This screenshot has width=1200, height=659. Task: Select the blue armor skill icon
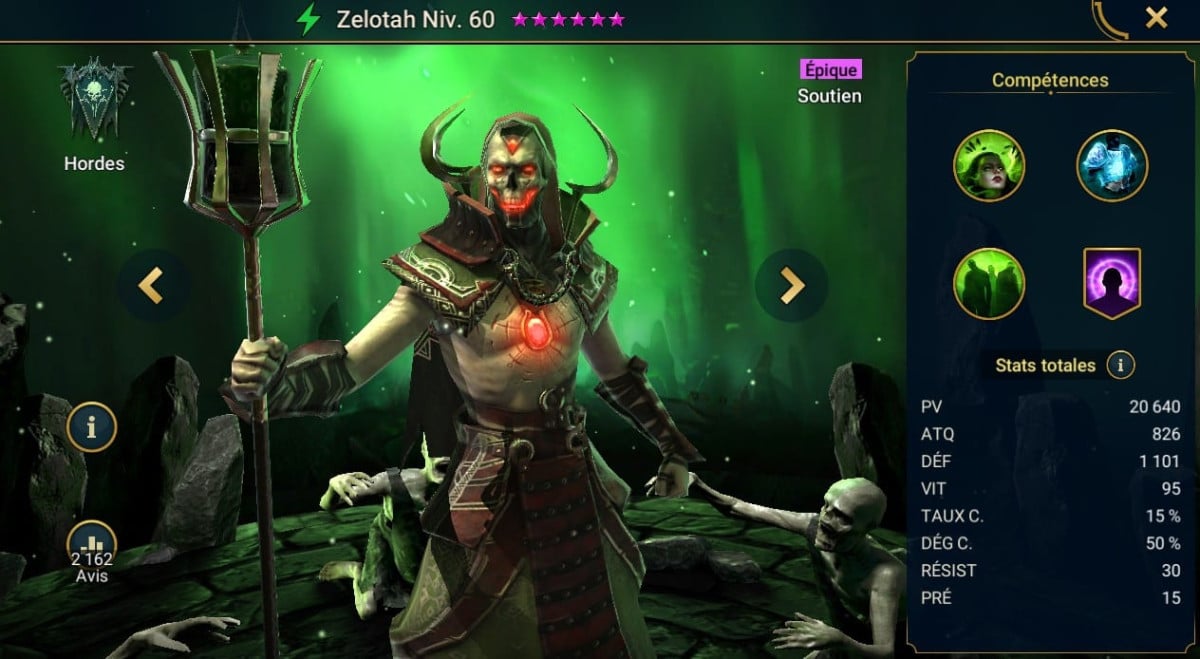click(1112, 165)
